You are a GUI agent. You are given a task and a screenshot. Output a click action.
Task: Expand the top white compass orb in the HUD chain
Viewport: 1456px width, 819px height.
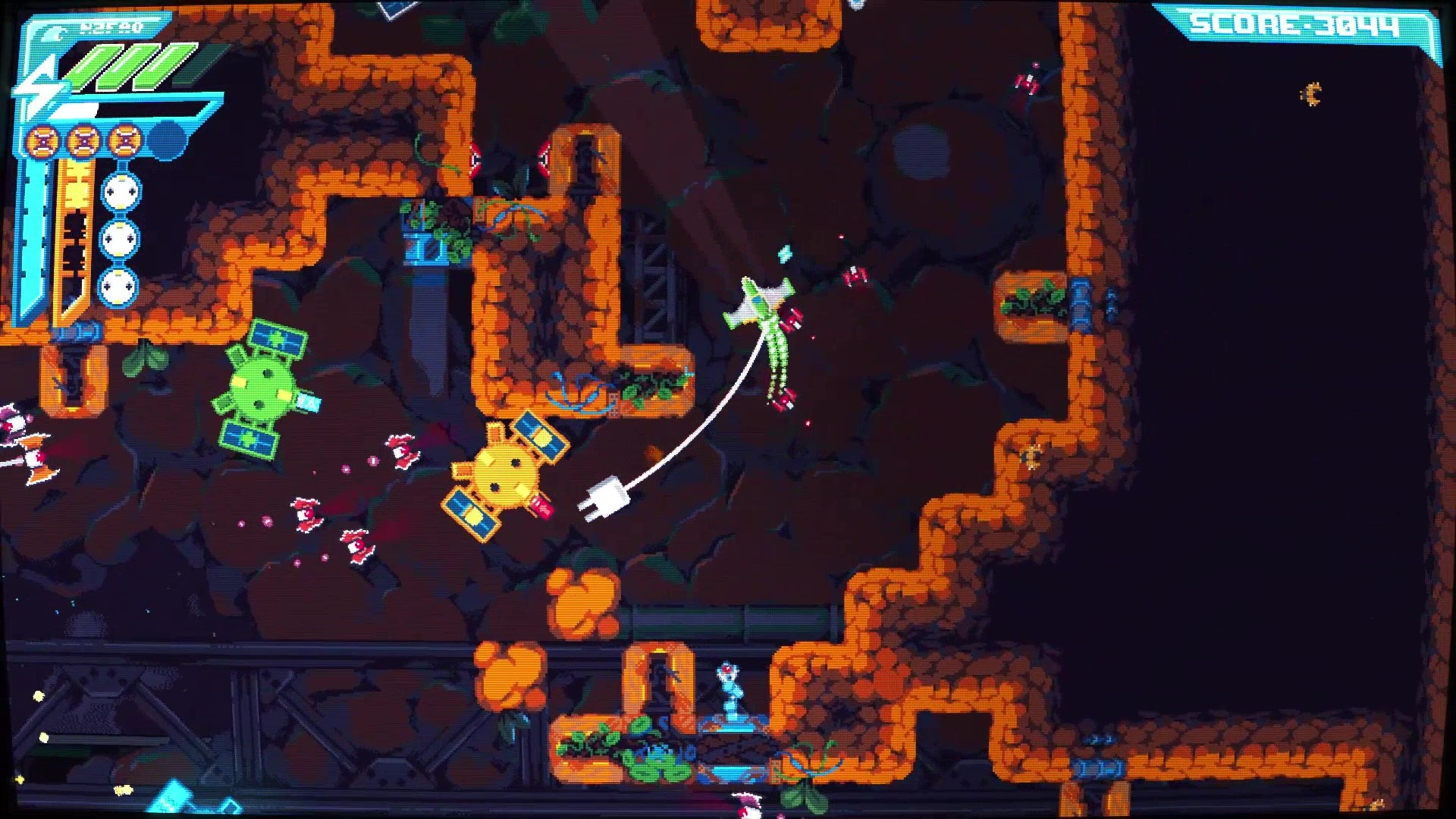(x=121, y=190)
